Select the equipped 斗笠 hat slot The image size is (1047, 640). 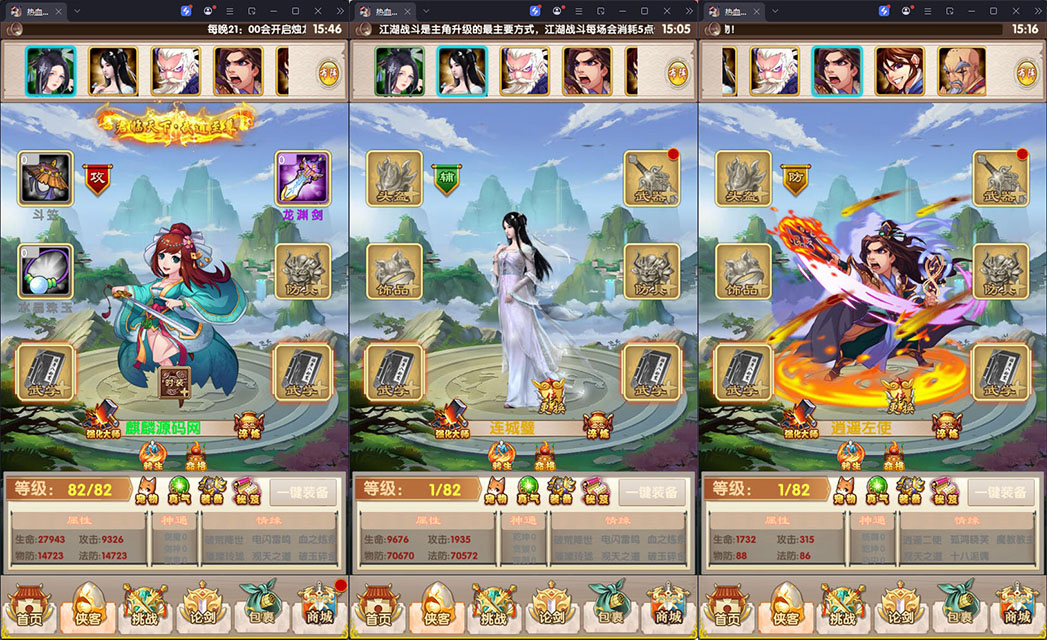(45, 180)
